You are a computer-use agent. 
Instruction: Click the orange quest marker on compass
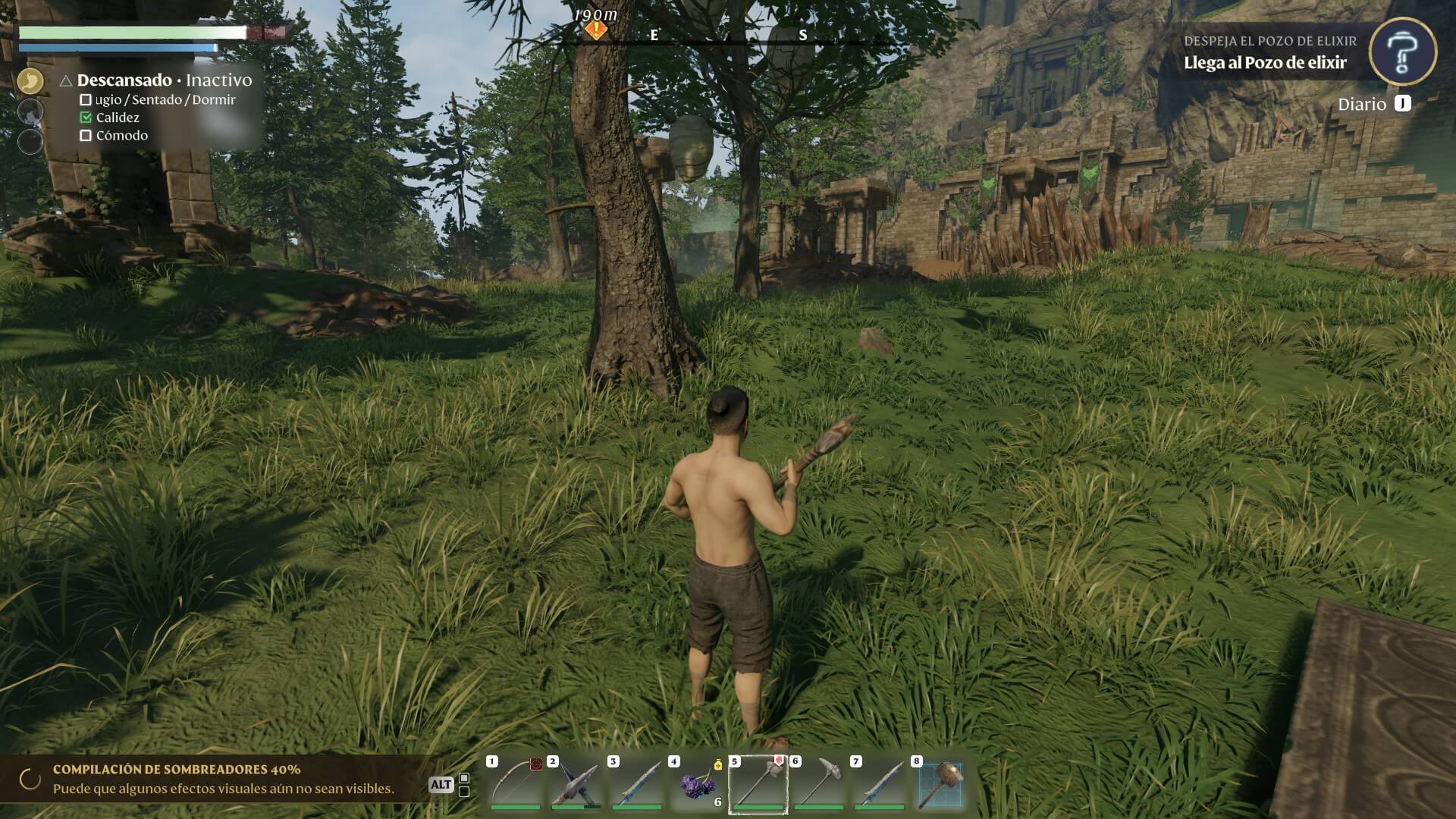pyautogui.click(x=596, y=30)
